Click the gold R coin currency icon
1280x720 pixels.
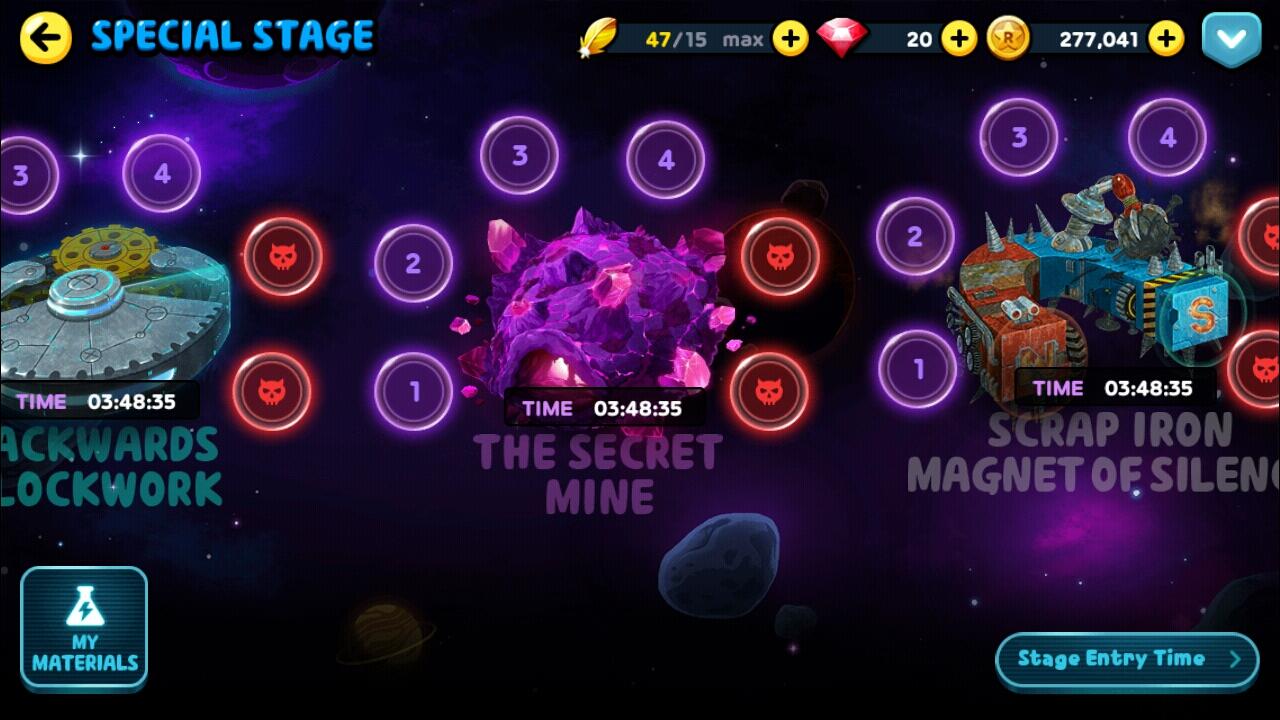(1006, 39)
